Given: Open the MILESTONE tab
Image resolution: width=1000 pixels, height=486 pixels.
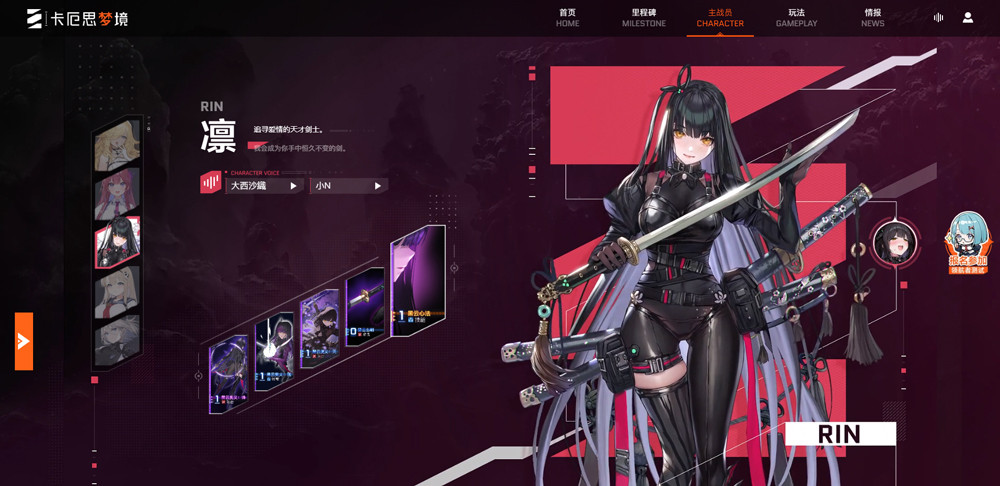Looking at the screenshot, I should pyautogui.click(x=643, y=18).
